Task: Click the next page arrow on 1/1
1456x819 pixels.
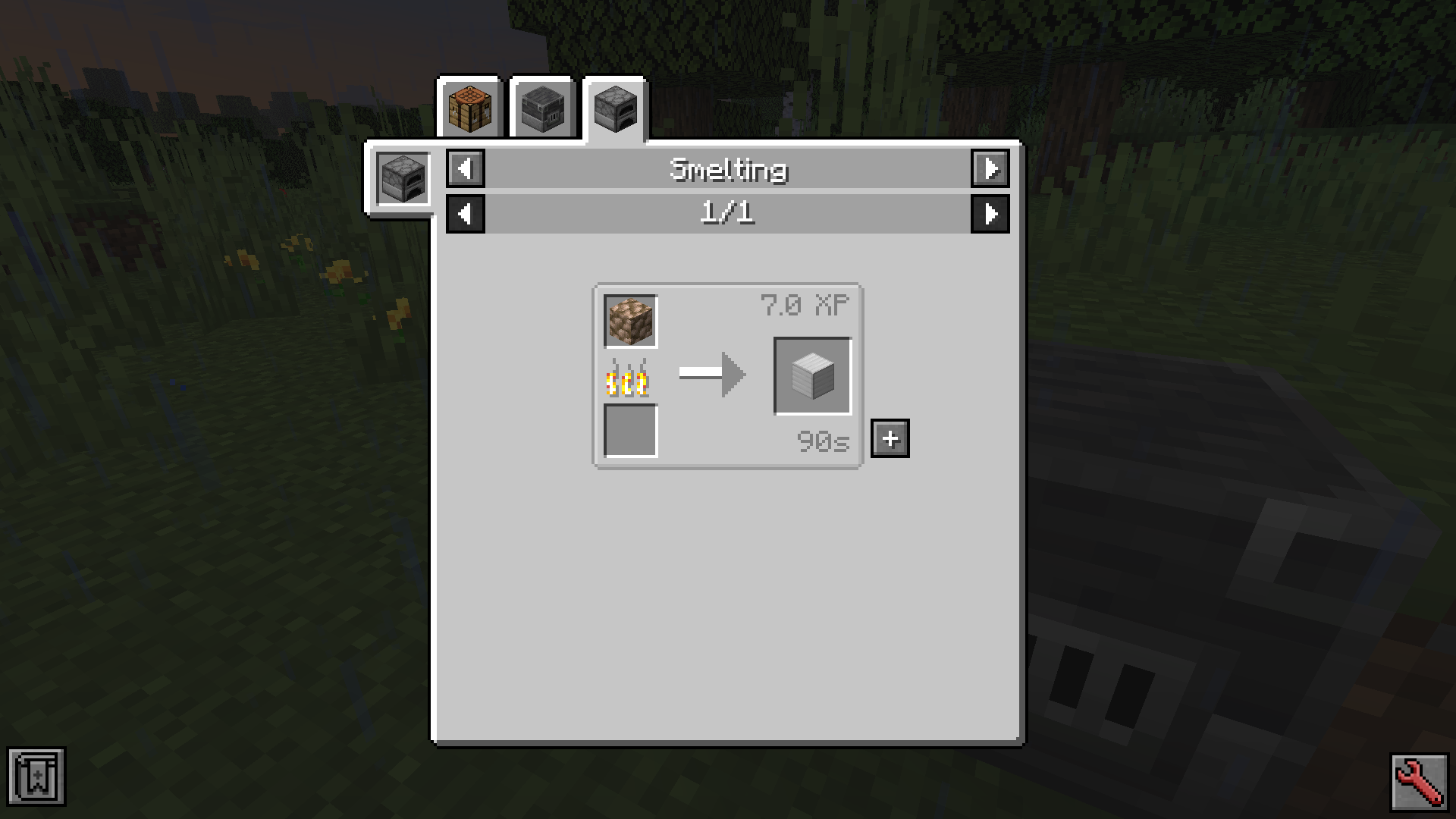Action: click(991, 214)
